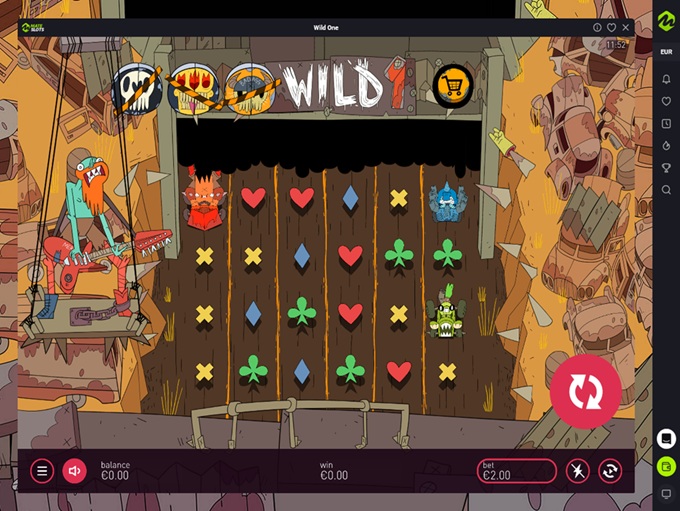This screenshot has width=680, height=511.
Task: Open the hot games flame icon
Action: click(666, 145)
